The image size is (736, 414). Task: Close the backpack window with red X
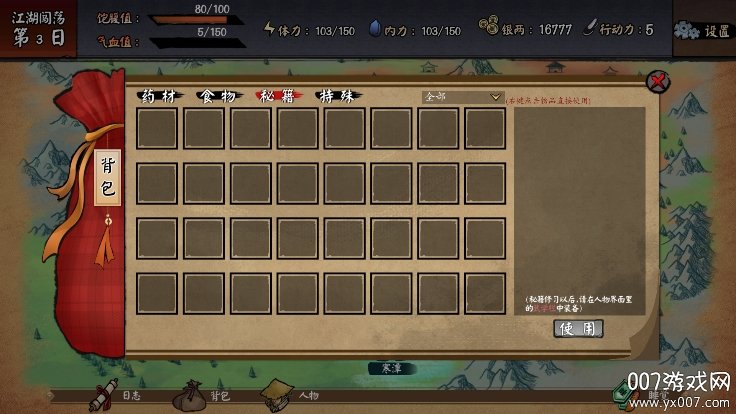[x=657, y=81]
